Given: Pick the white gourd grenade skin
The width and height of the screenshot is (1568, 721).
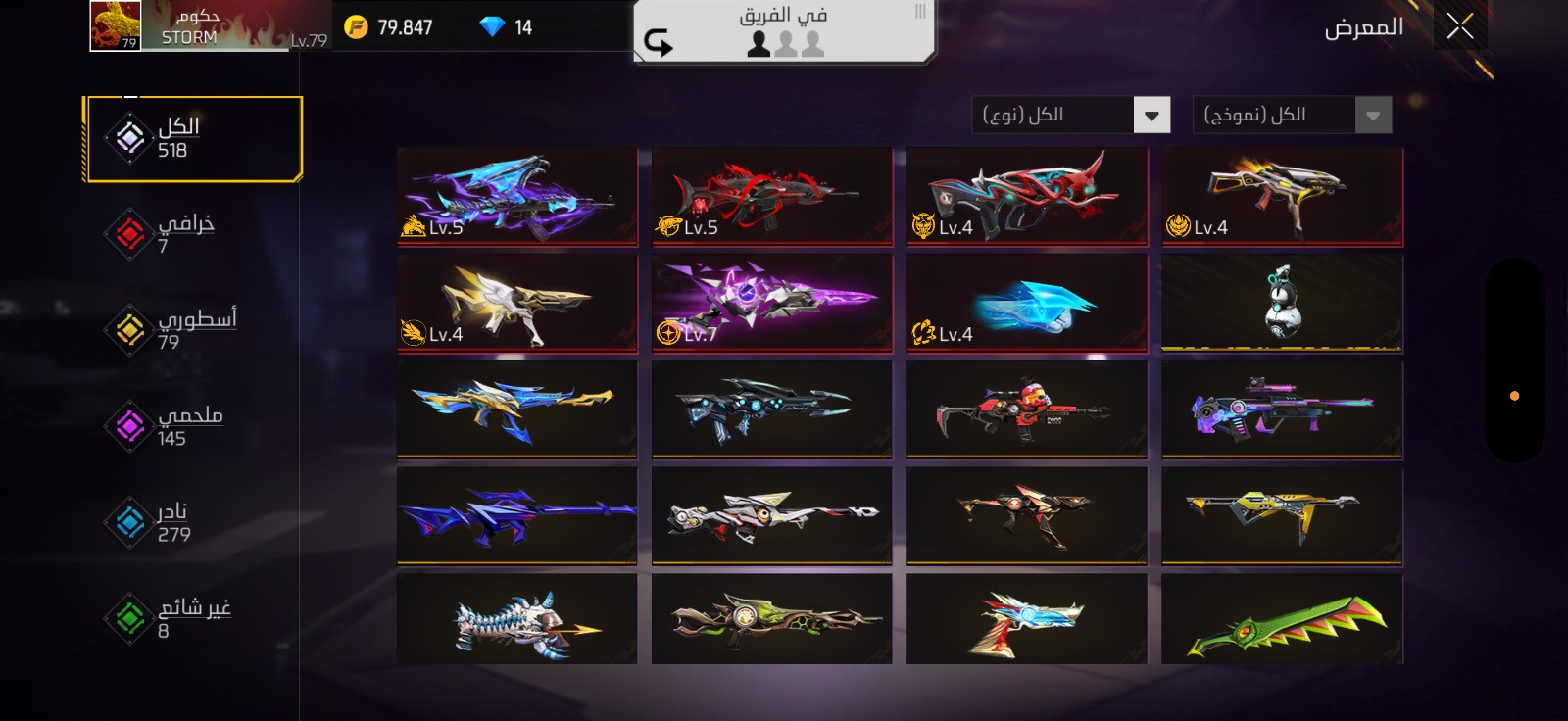Looking at the screenshot, I should point(1282,302).
